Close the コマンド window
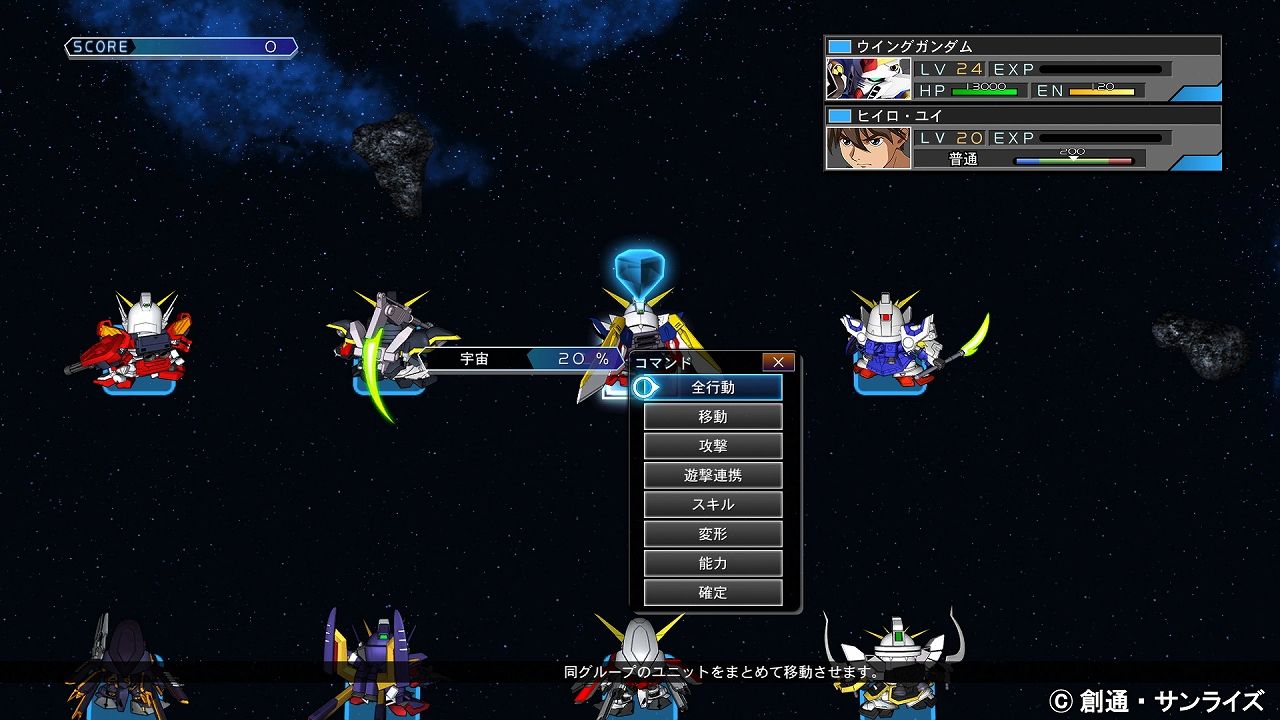The image size is (1280, 720). tap(778, 362)
